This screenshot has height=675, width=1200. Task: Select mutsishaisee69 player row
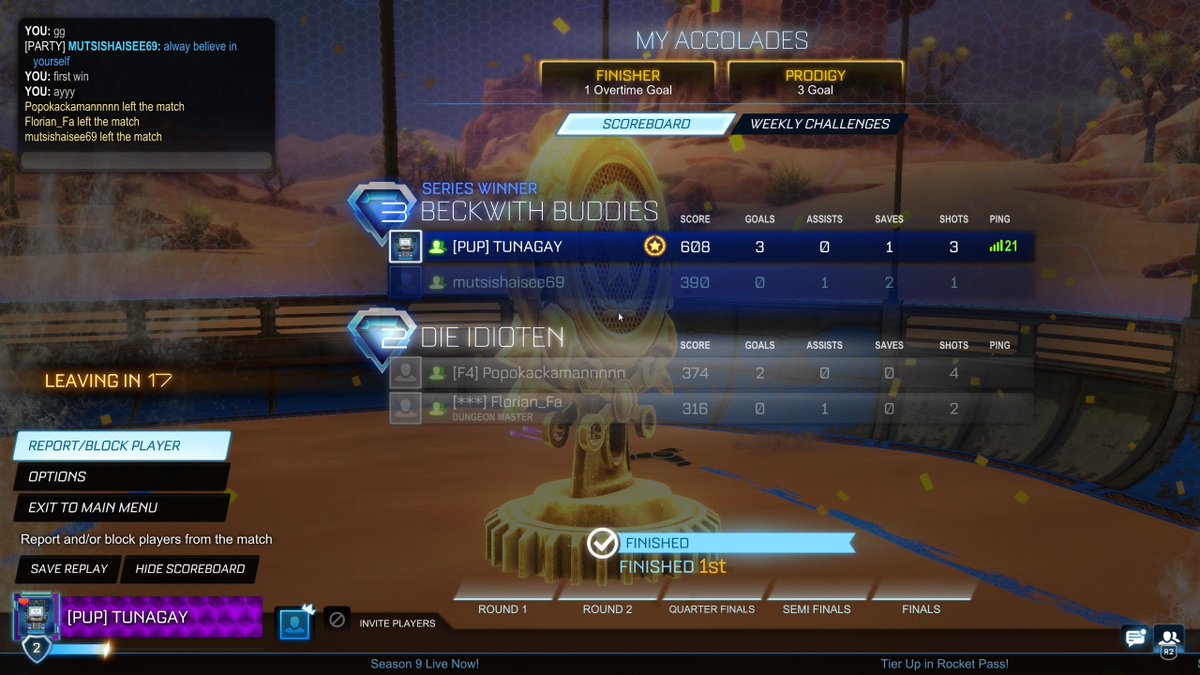pos(710,283)
